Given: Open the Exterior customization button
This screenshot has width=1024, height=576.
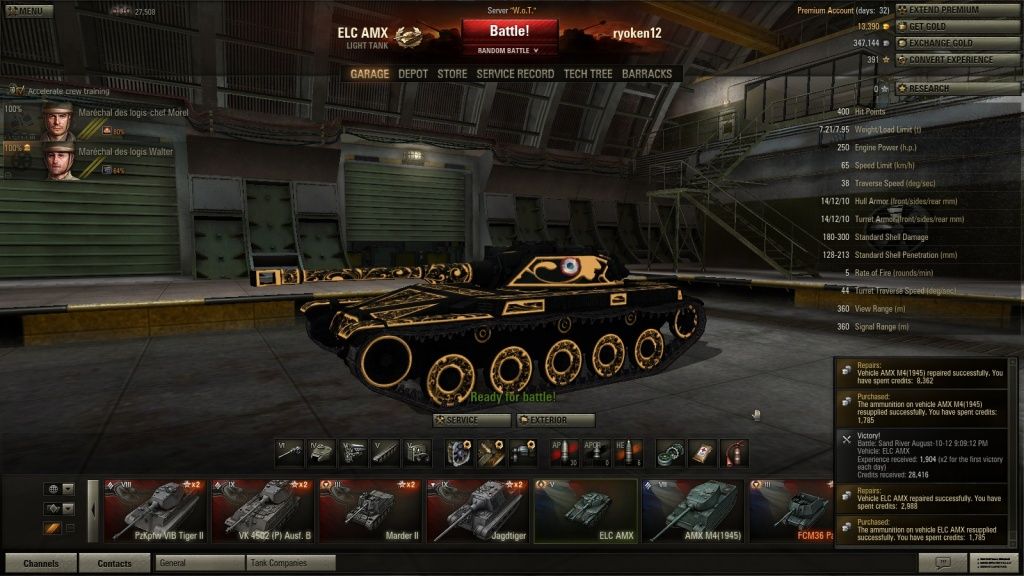Looking at the screenshot, I should click(556, 420).
